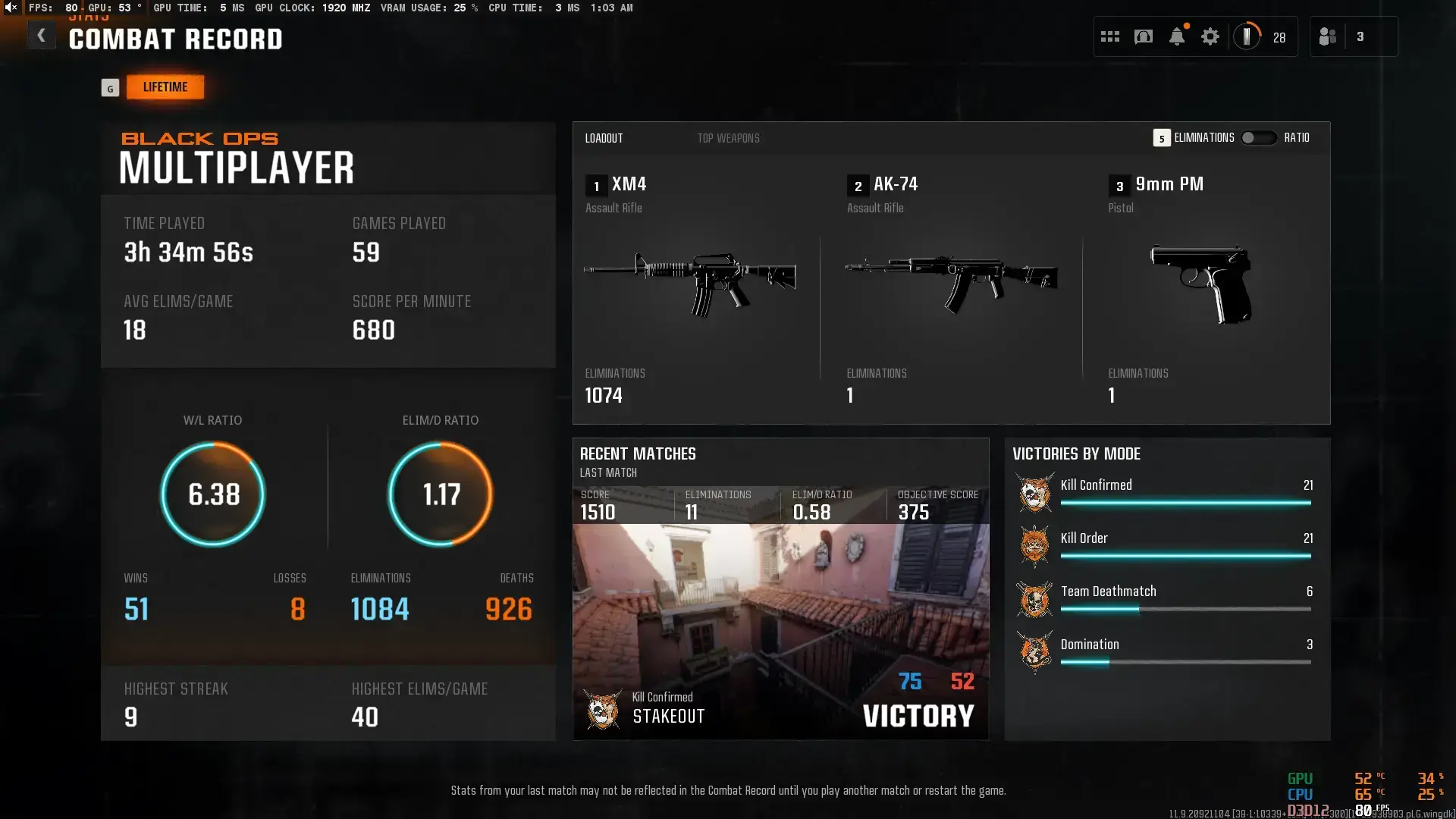
Task: Click the back arrow on Combat Record
Action: click(x=42, y=35)
